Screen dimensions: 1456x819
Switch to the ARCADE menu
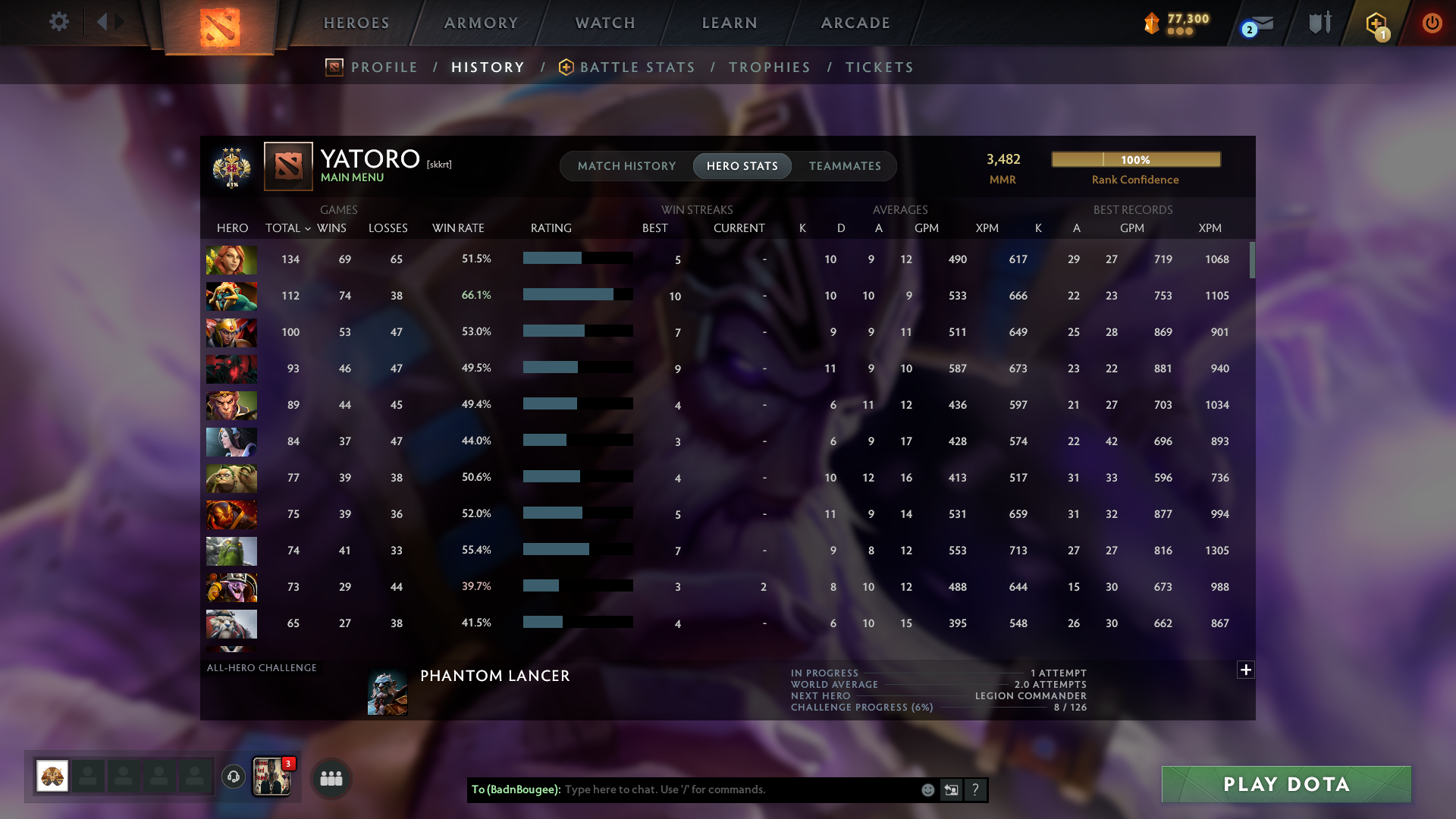point(854,23)
